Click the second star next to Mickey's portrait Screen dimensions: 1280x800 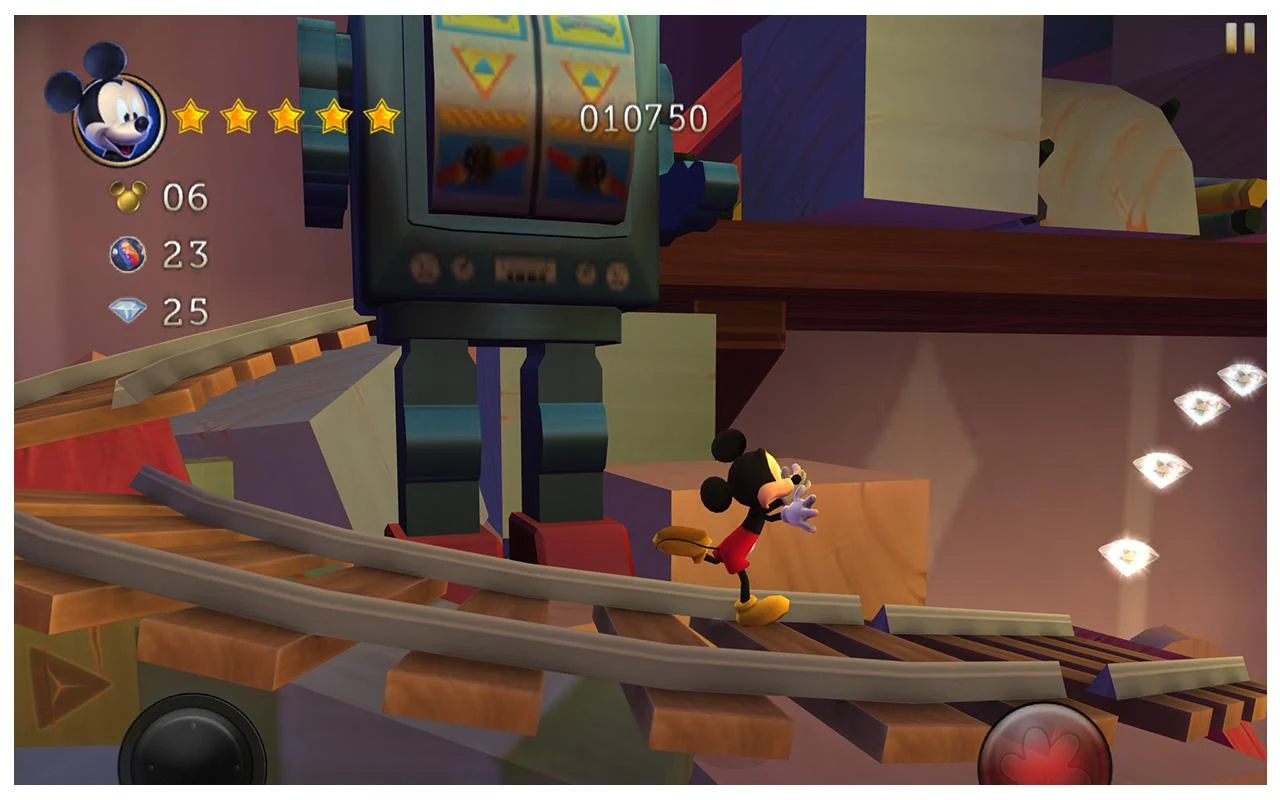(x=235, y=115)
